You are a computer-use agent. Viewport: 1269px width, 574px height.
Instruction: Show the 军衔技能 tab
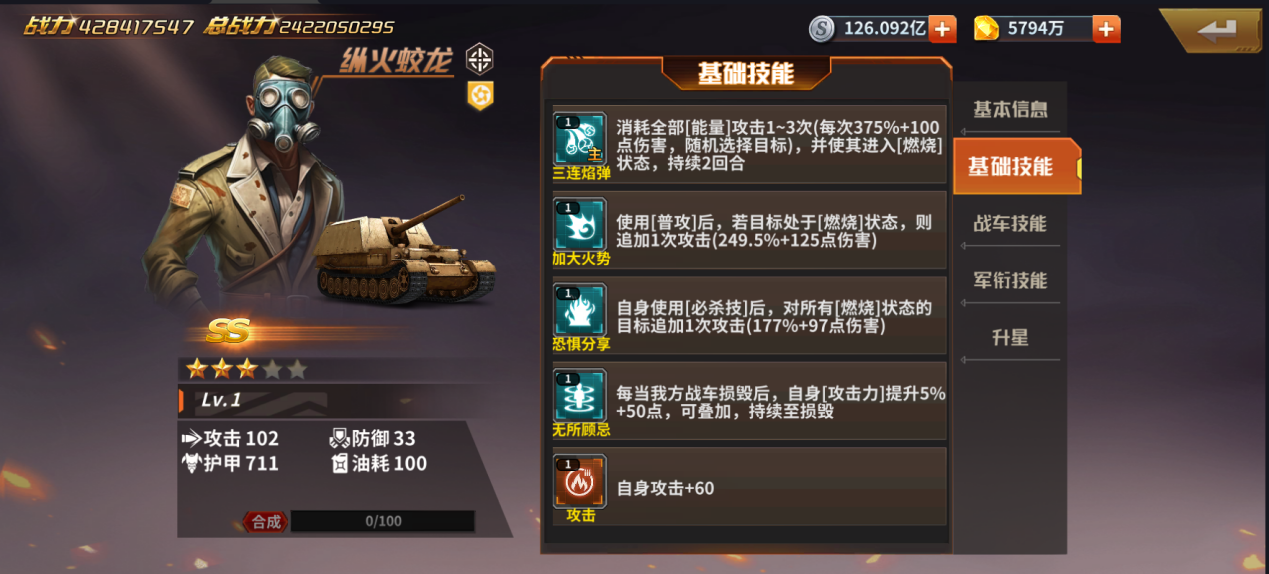coord(1010,280)
